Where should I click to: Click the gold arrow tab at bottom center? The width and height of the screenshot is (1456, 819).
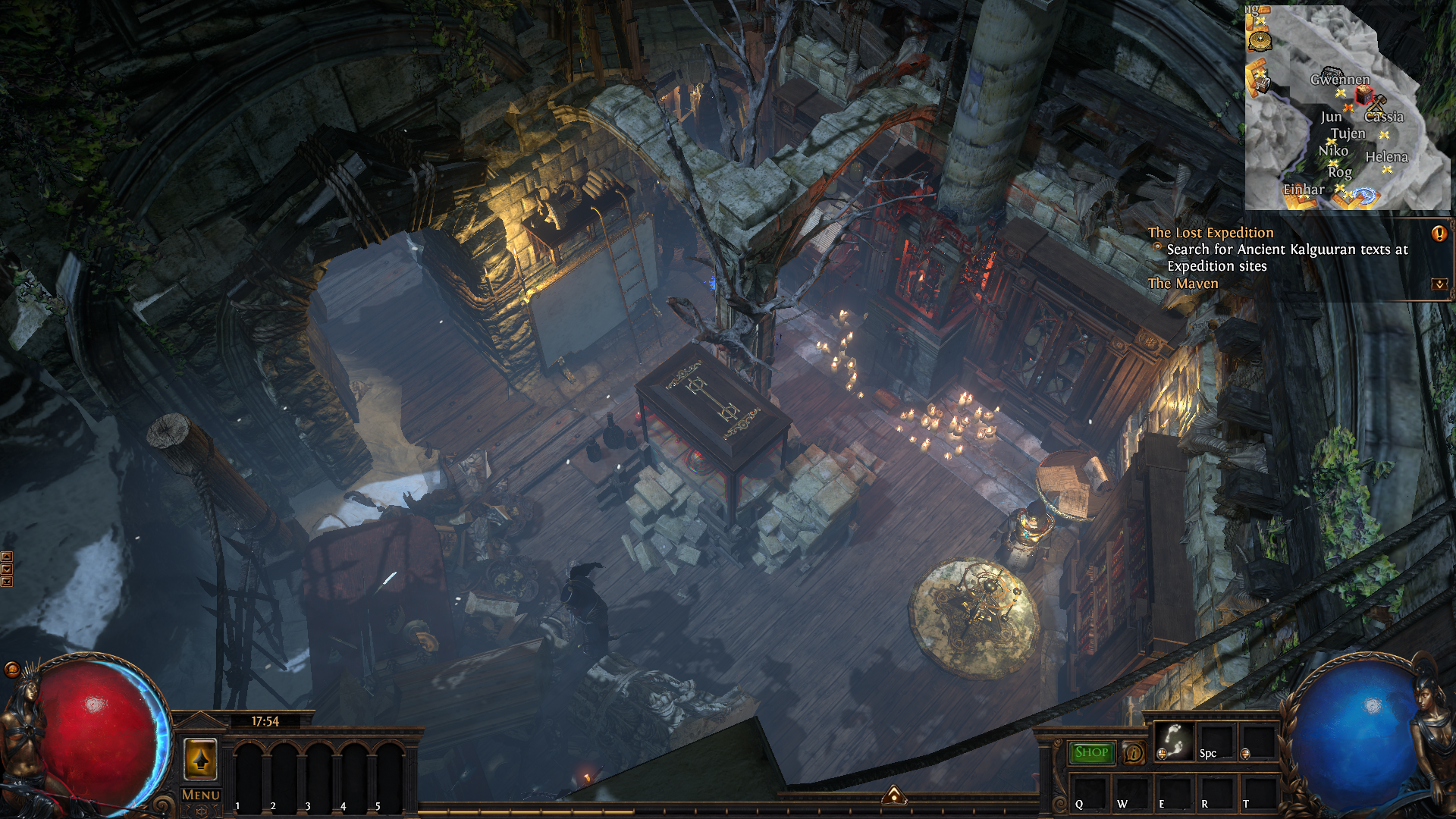pyautogui.click(x=894, y=795)
